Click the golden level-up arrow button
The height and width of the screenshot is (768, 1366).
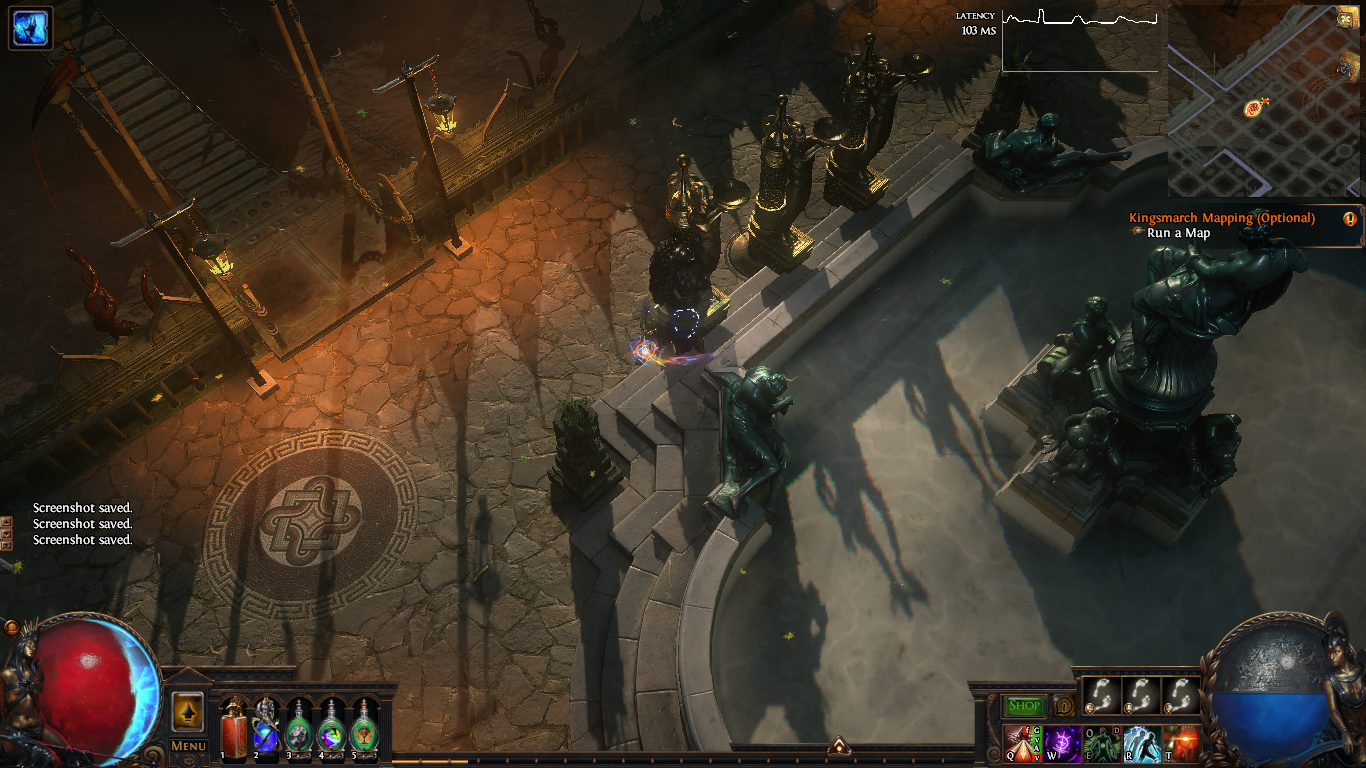point(188,711)
